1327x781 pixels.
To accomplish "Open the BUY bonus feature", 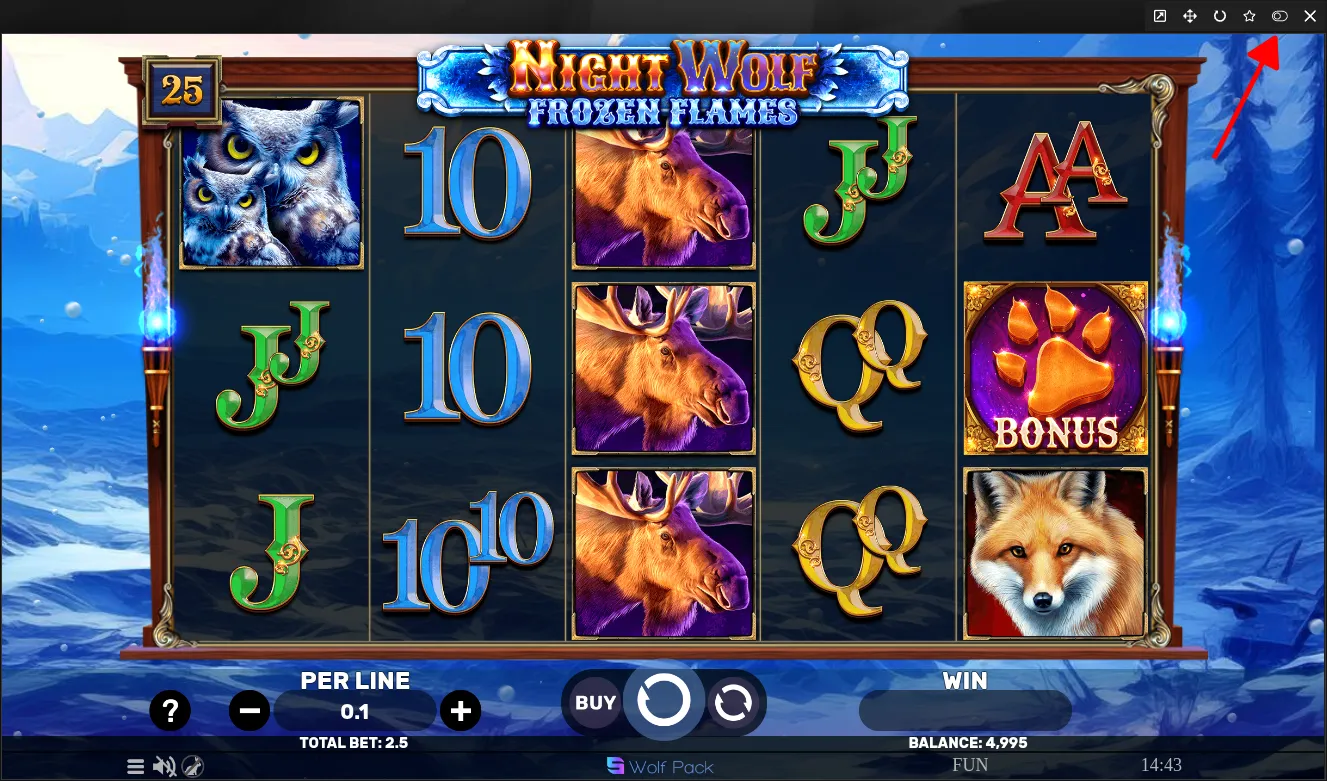I will pos(595,703).
